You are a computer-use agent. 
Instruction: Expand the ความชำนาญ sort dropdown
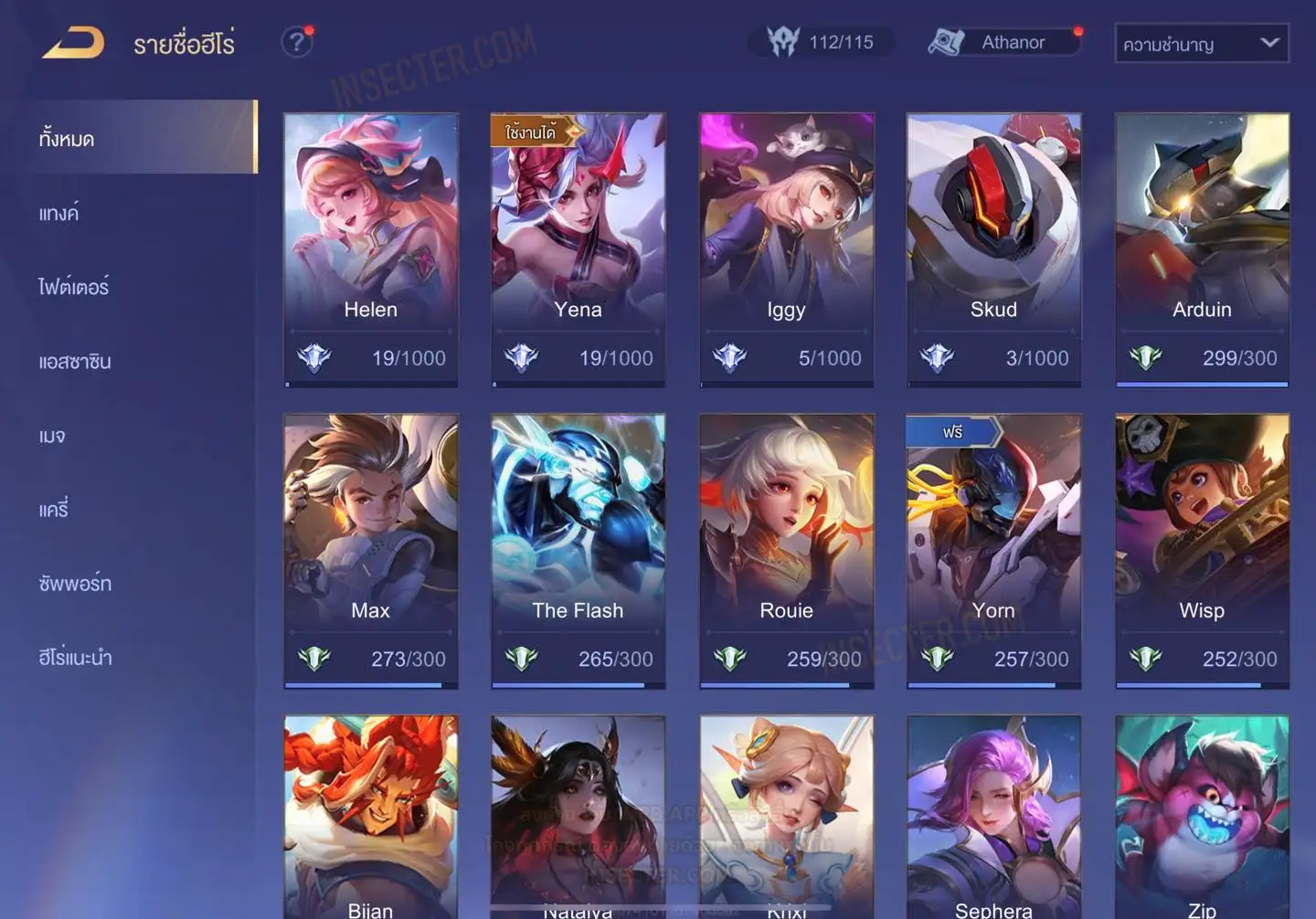pyautogui.click(x=1201, y=43)
